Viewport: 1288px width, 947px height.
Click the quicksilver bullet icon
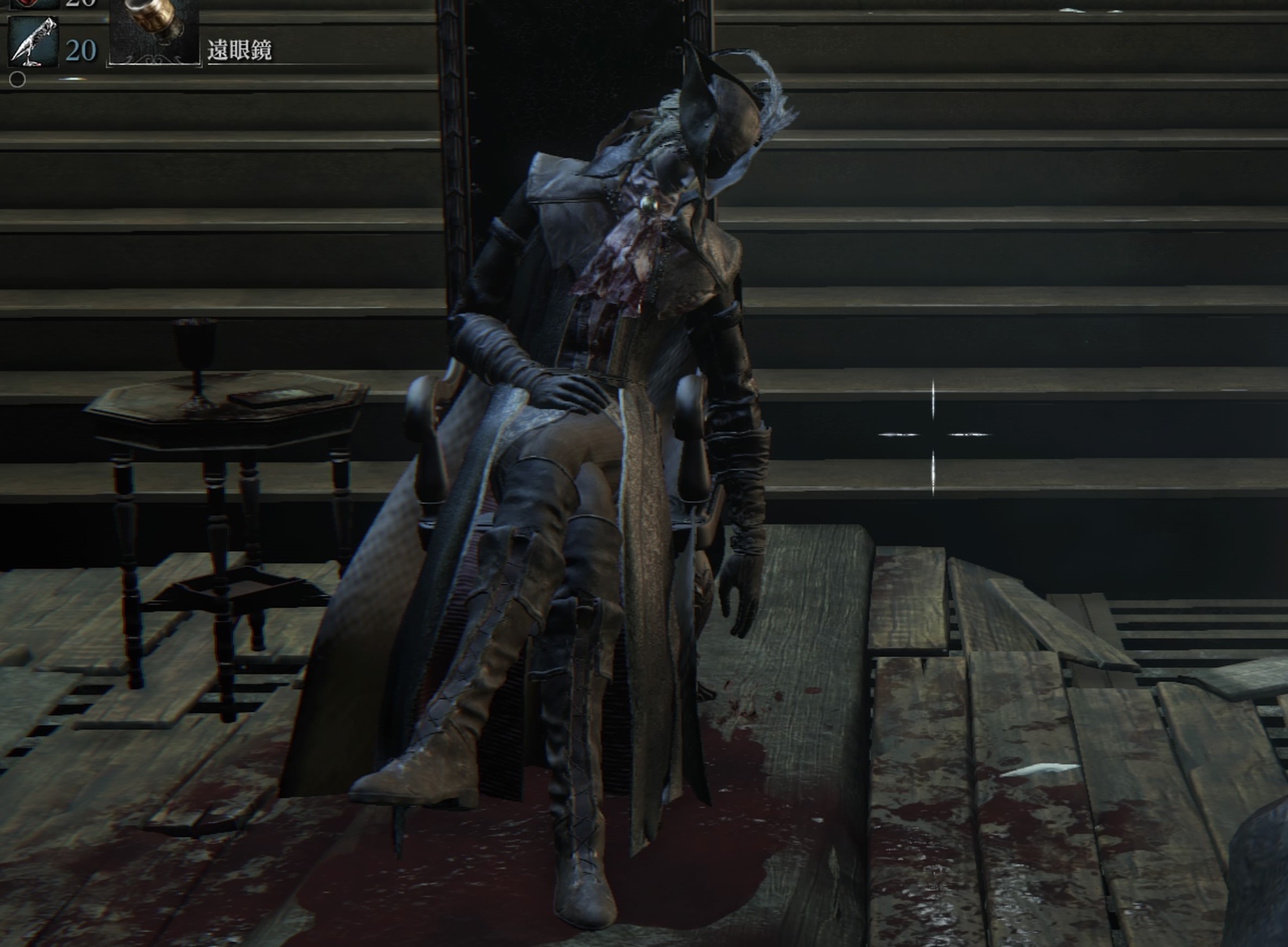pyautogui.click(x=33, y=42)
